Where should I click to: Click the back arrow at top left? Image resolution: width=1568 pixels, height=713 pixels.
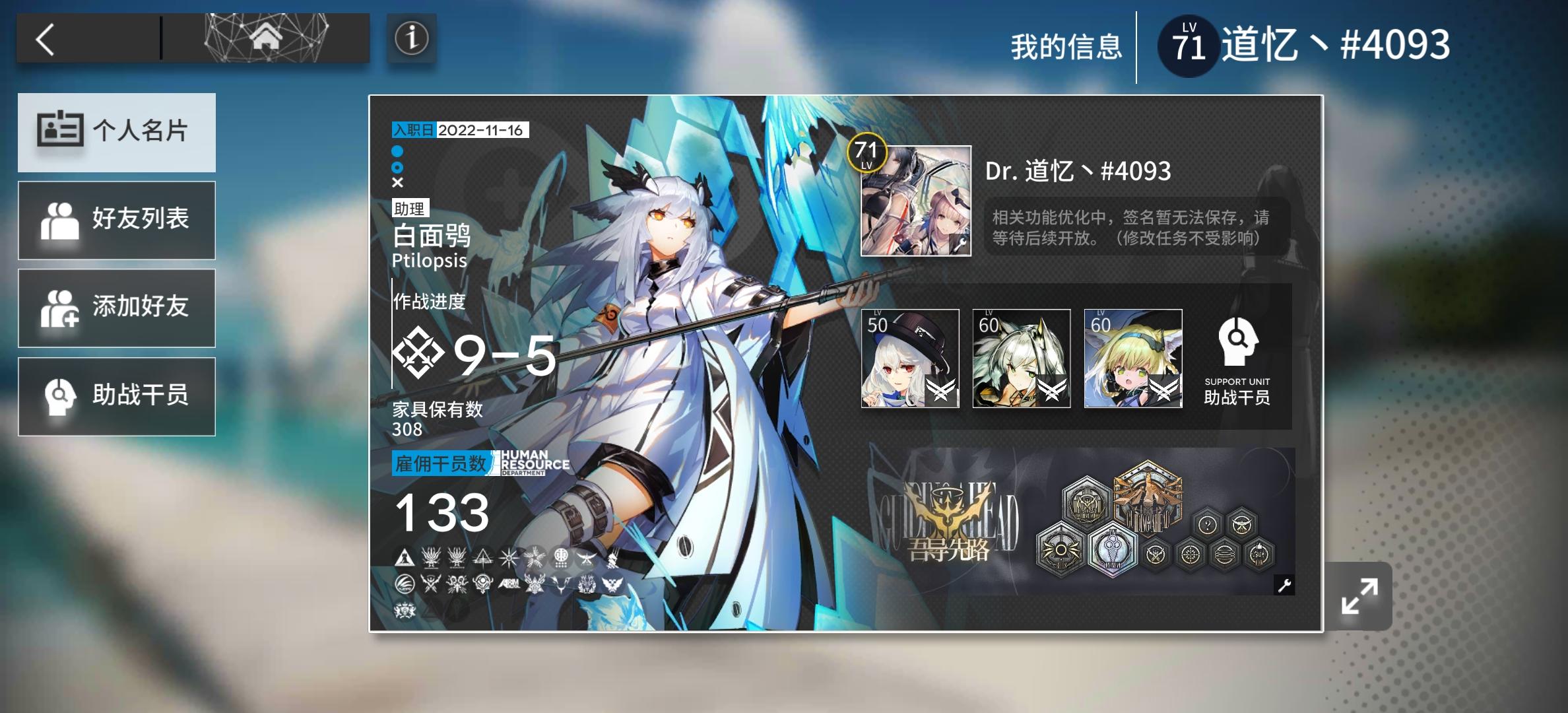[45, 38]
